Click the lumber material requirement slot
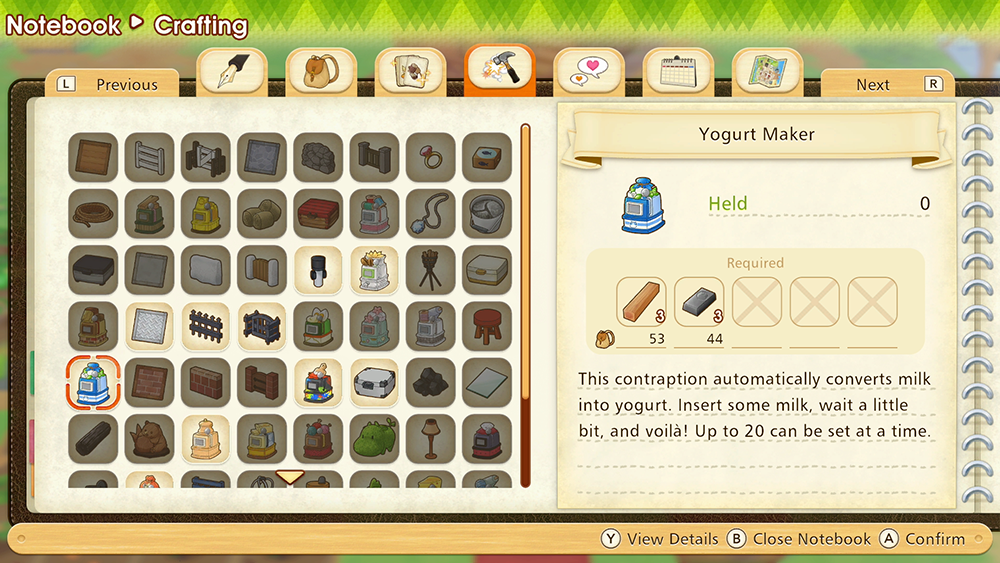Screen dimensions: 1000x563 click(642, 302)
